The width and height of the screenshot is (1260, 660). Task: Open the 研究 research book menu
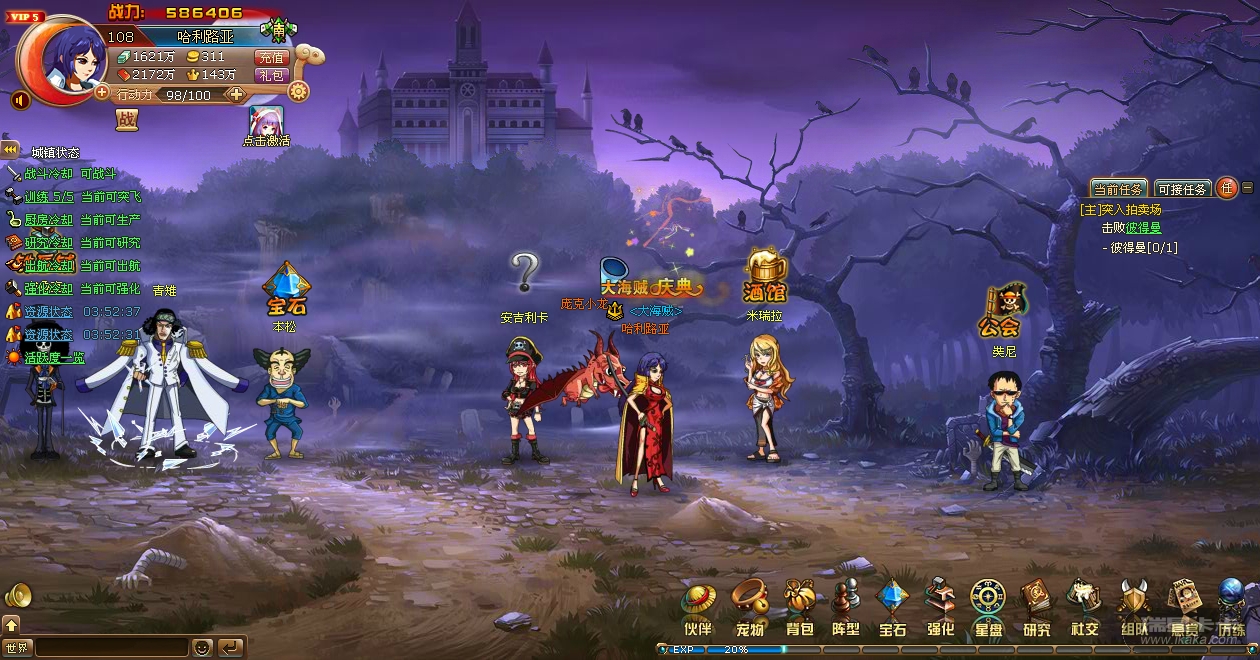click(x=1036, y=606)
